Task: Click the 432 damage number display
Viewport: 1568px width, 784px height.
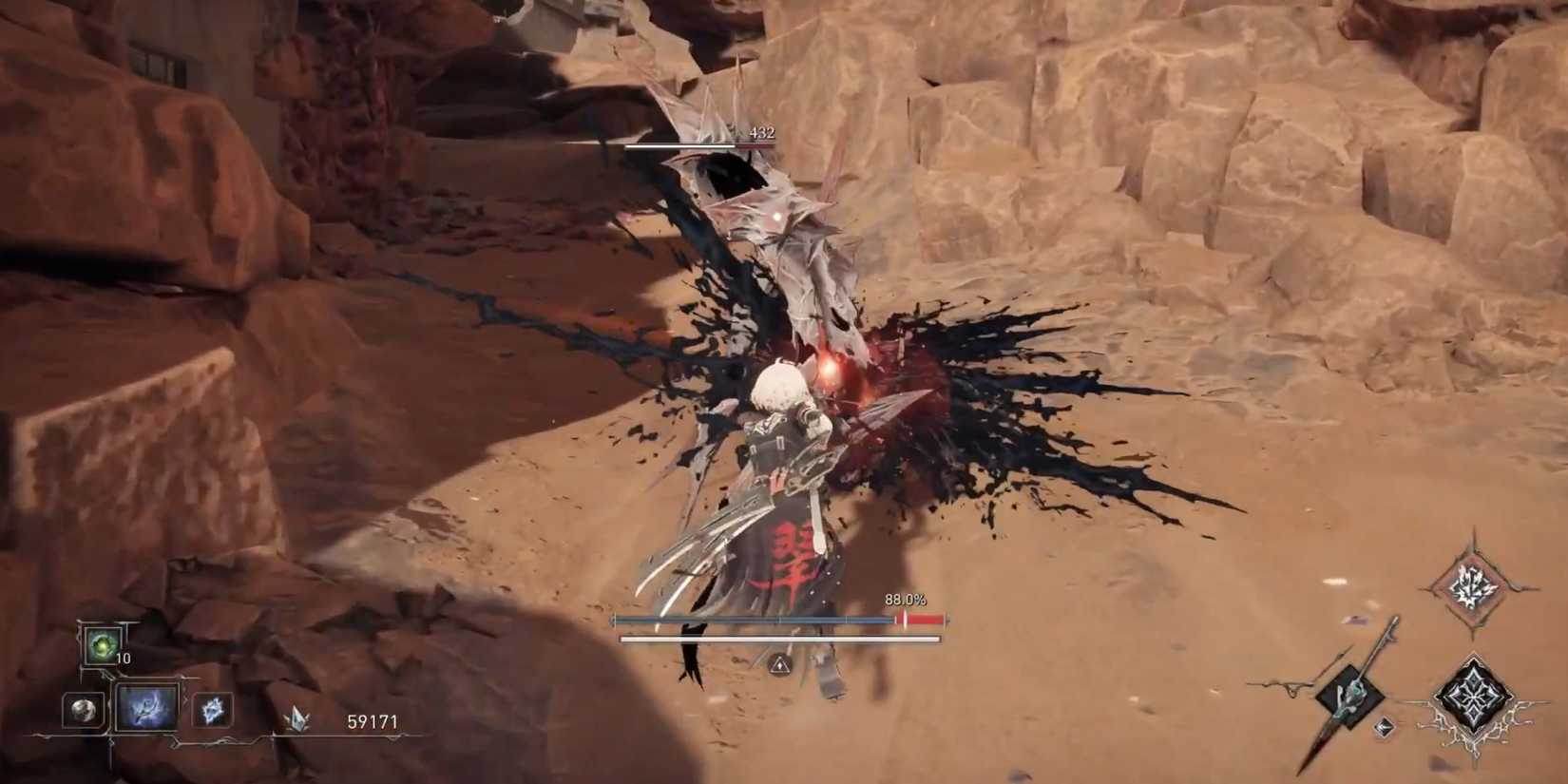Action: coord(760,132)
